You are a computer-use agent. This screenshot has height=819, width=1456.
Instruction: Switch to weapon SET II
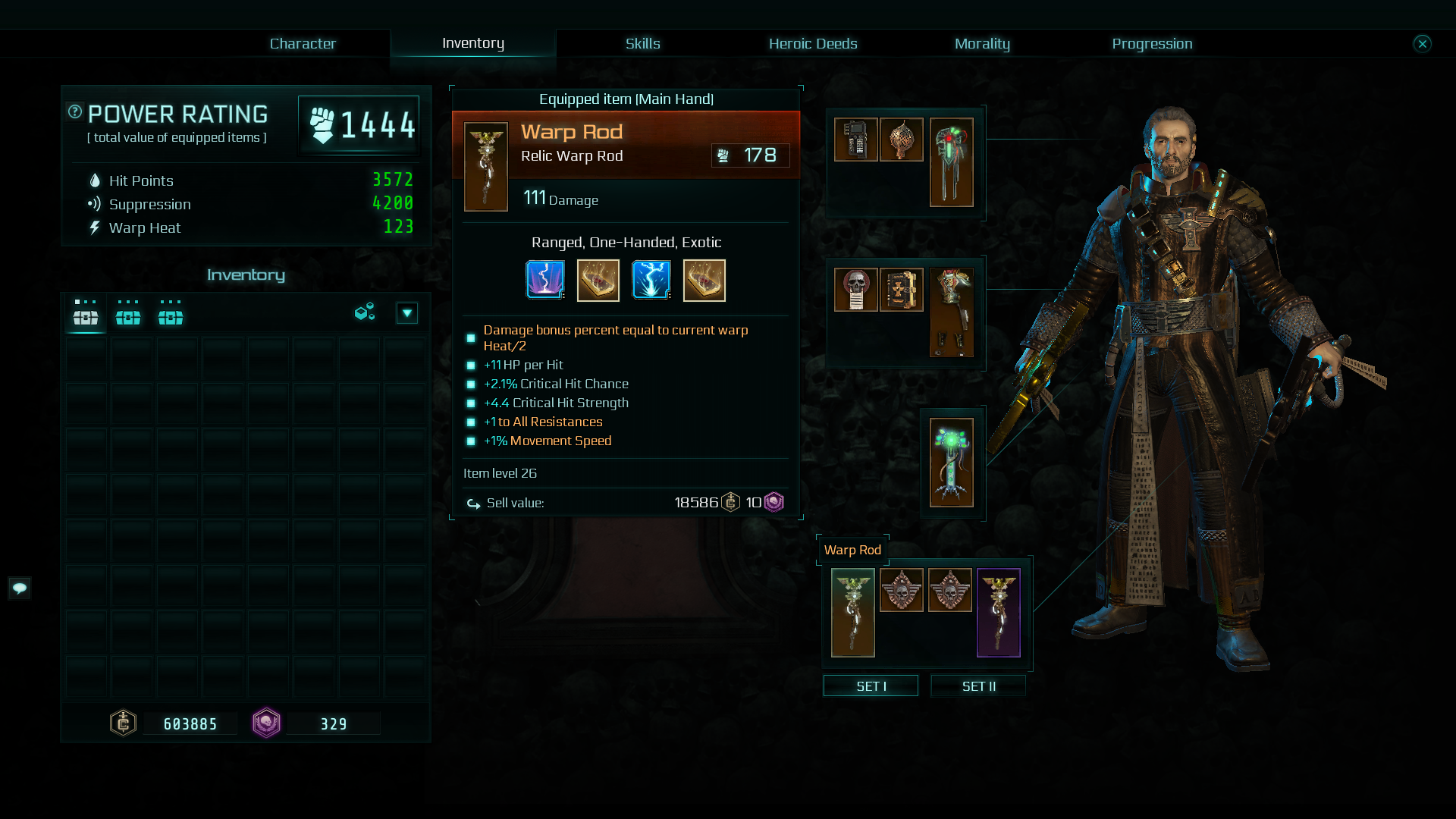click(x=978, y=686)
